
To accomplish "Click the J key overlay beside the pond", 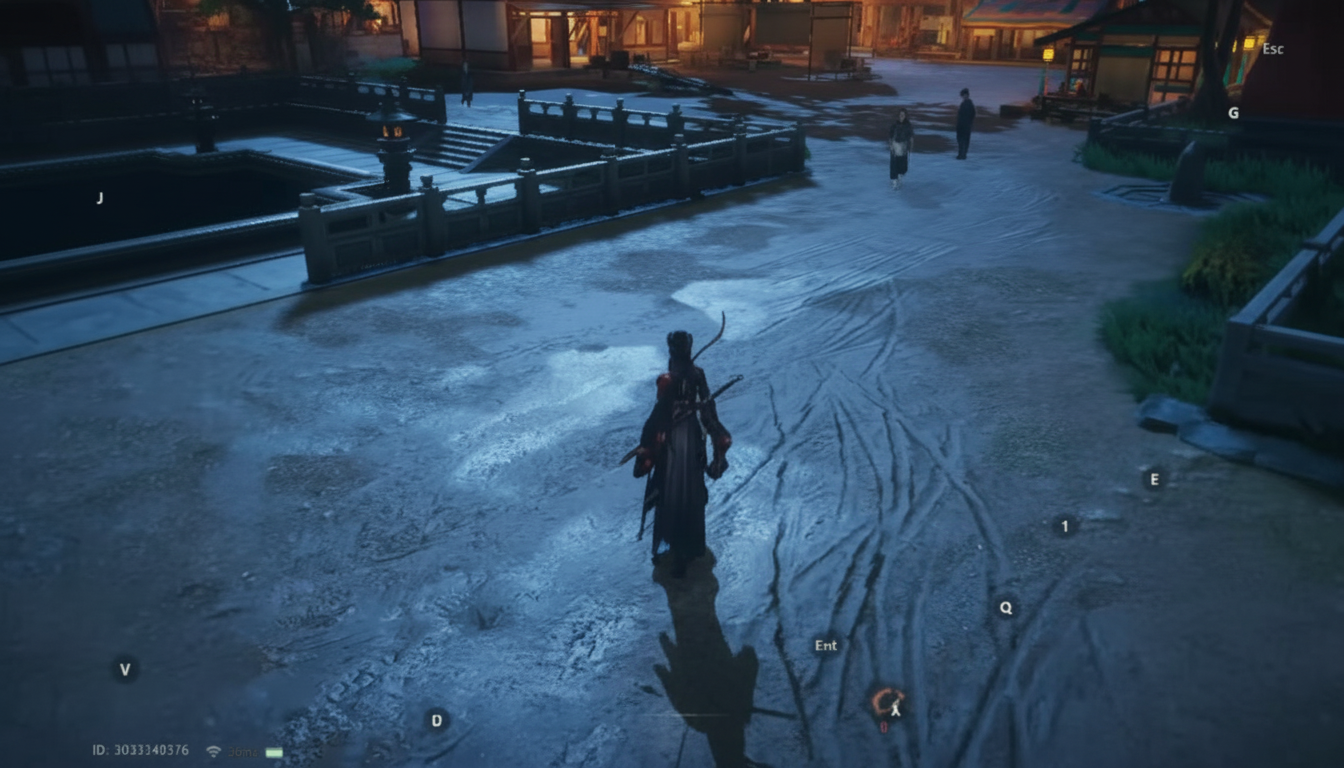I will (x=100, y=198).
